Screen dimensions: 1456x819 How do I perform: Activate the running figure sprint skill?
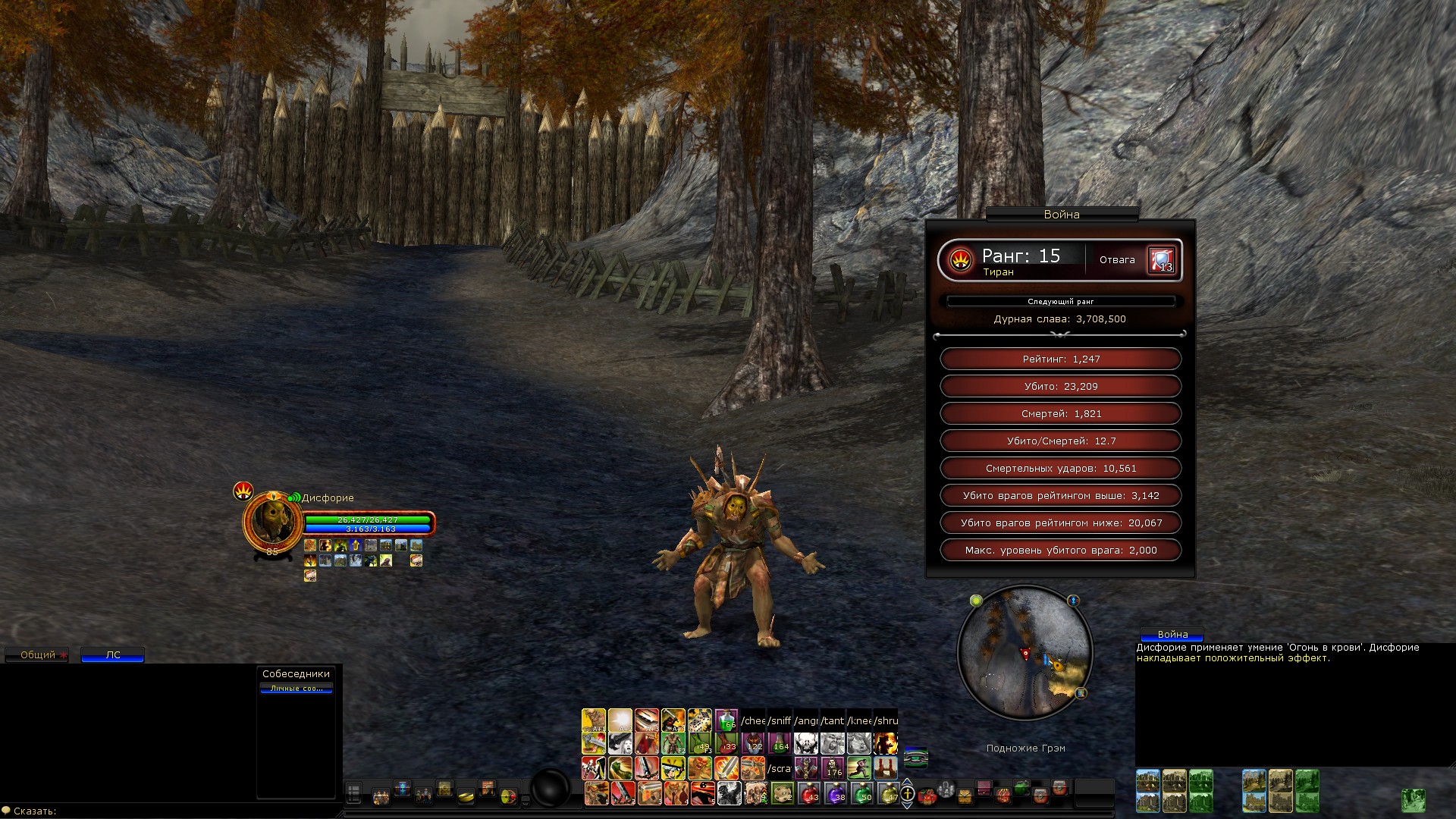click(x=858, y=768)
